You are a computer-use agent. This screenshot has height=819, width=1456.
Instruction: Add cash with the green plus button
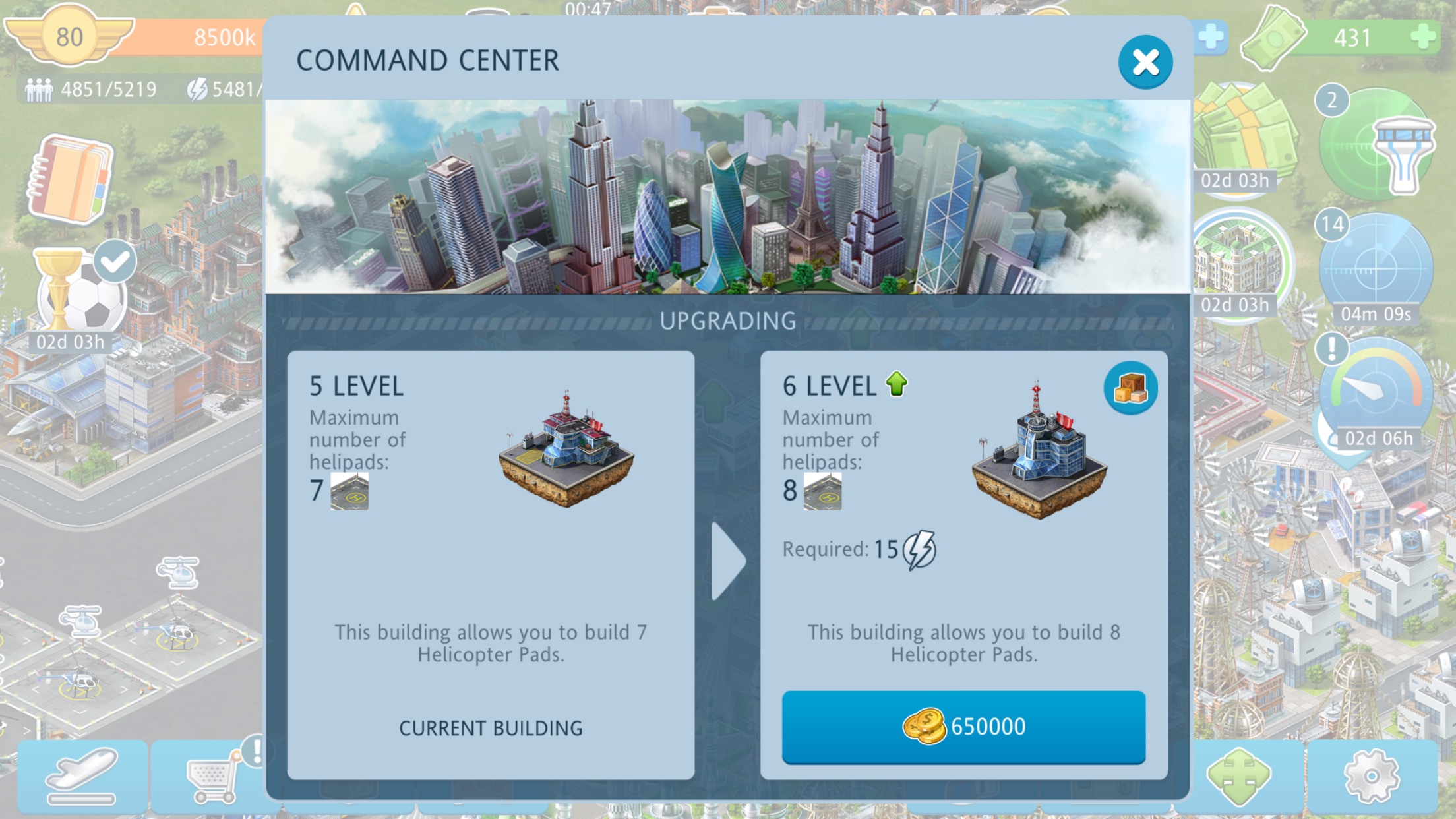(x=1423, y=37)
